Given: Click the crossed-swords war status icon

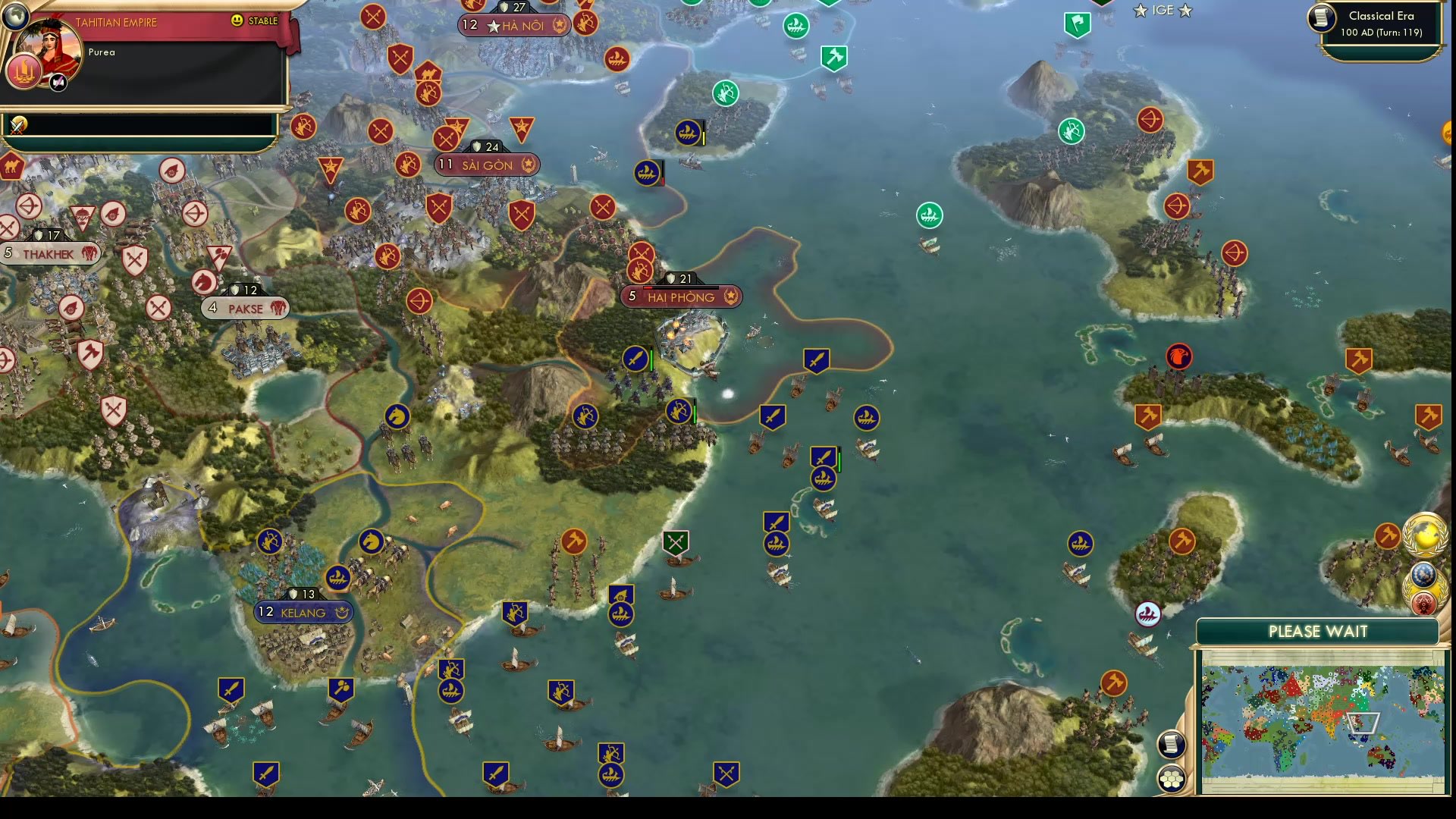Looking at the screenshot, I should (x=17, y=126).
